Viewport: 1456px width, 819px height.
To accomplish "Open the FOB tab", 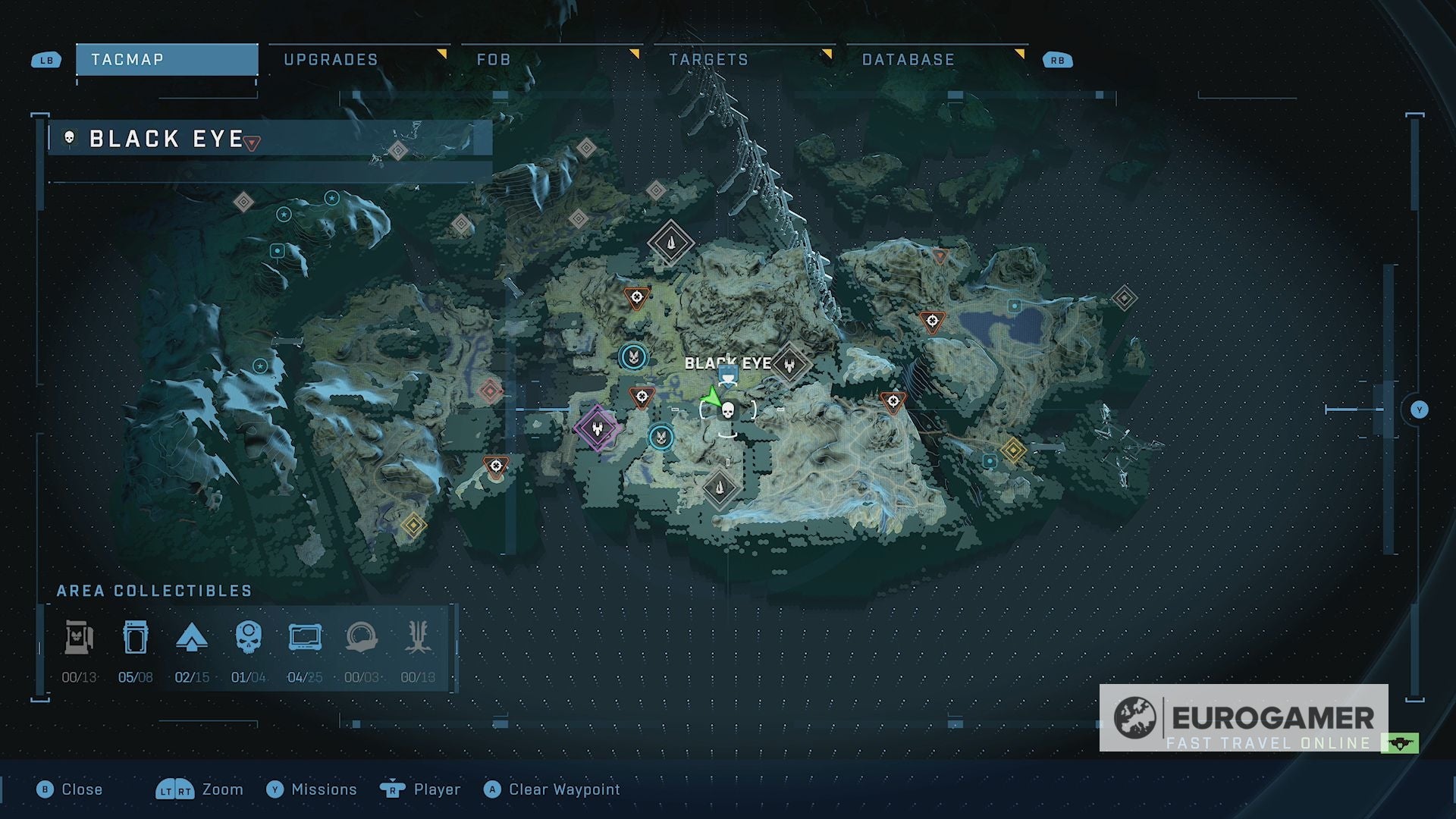I will pos(493,58).
